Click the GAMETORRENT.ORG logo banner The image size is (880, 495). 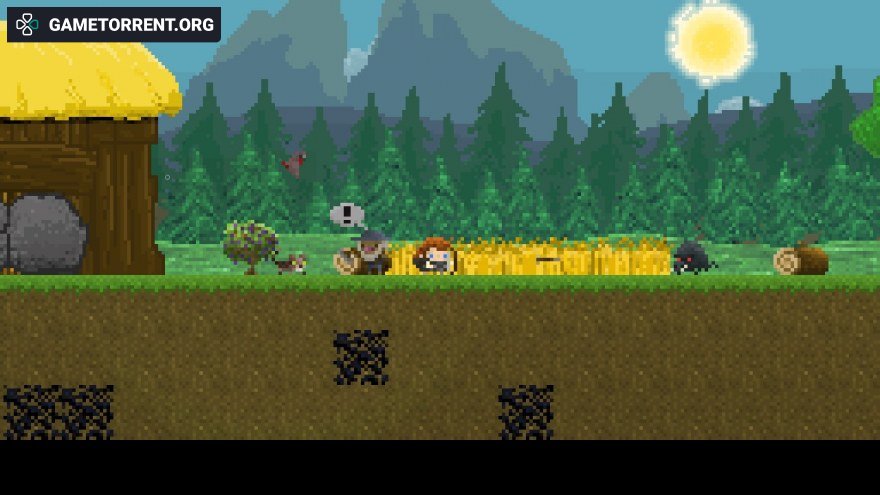[114, 25]
